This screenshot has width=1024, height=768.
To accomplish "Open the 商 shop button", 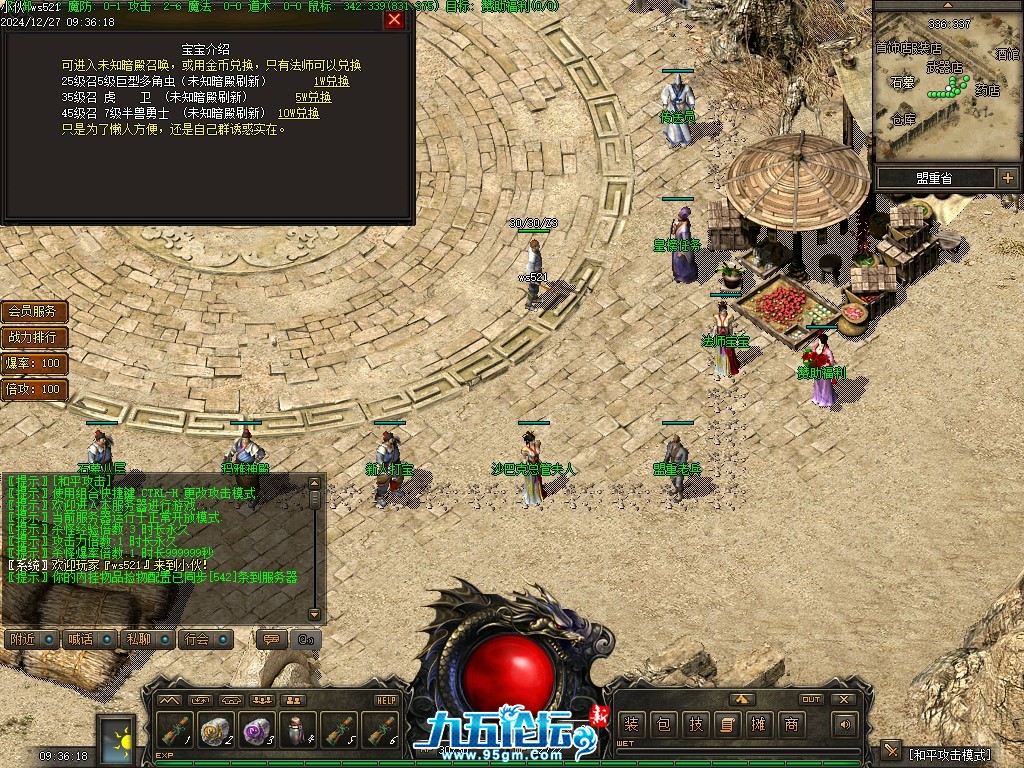I will tap(792, 725).
